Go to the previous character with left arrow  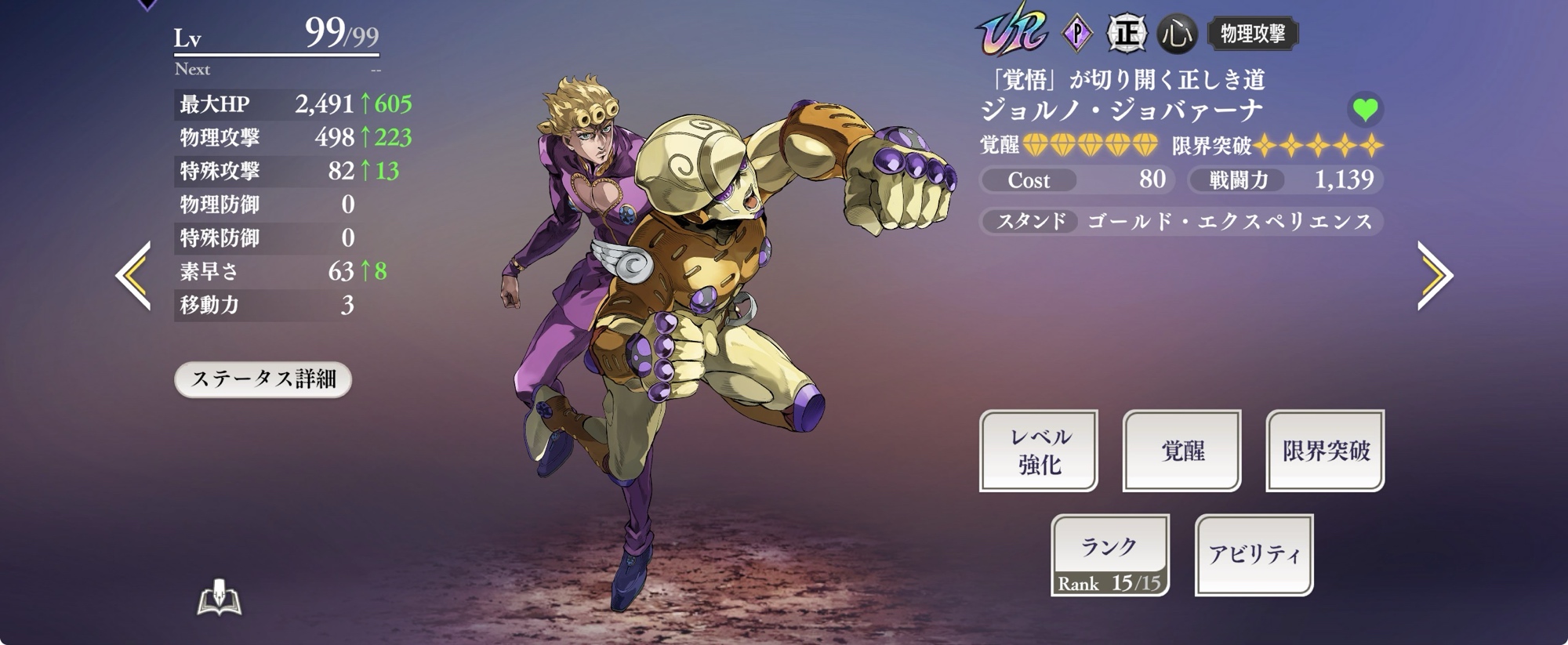pyautogui.click(x=134, y=276)
